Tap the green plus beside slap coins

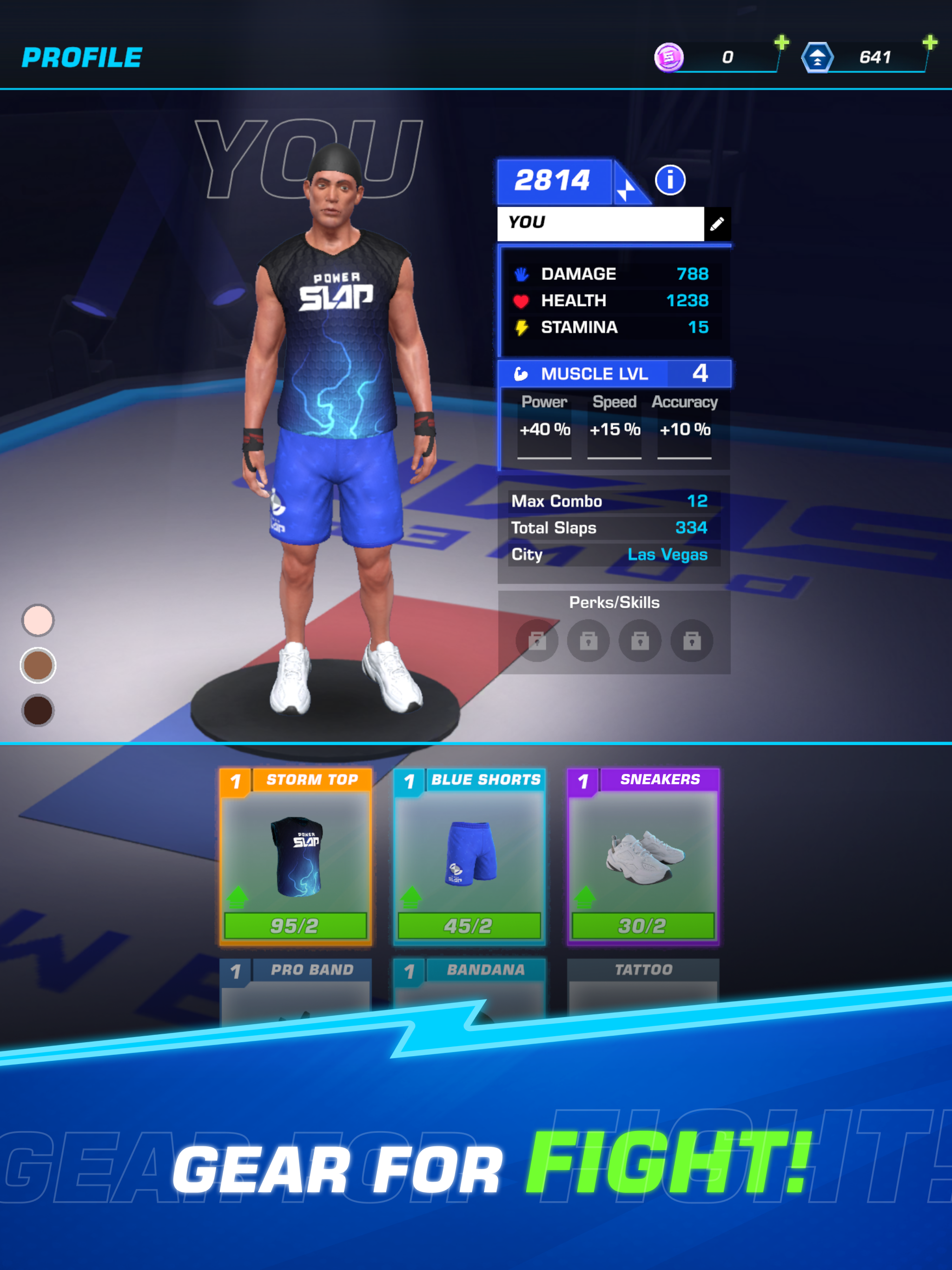pyautogui.click(x=782, y=42)
